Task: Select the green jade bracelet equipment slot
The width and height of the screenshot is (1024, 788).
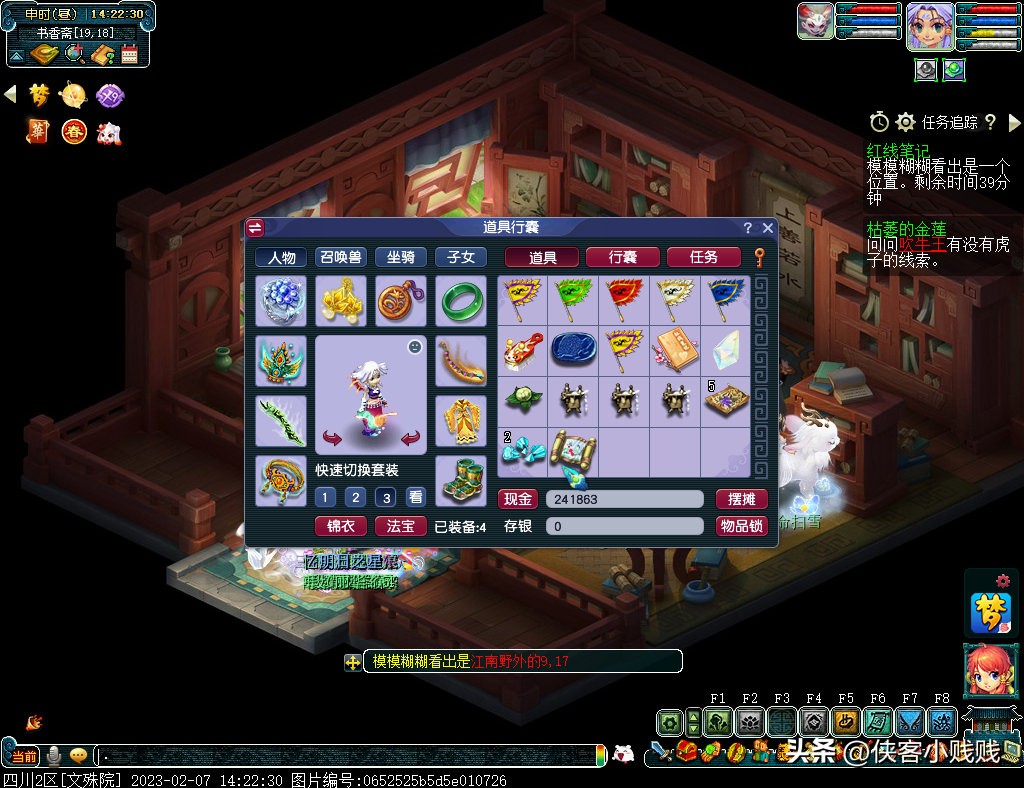Action: tap(461, 301)
